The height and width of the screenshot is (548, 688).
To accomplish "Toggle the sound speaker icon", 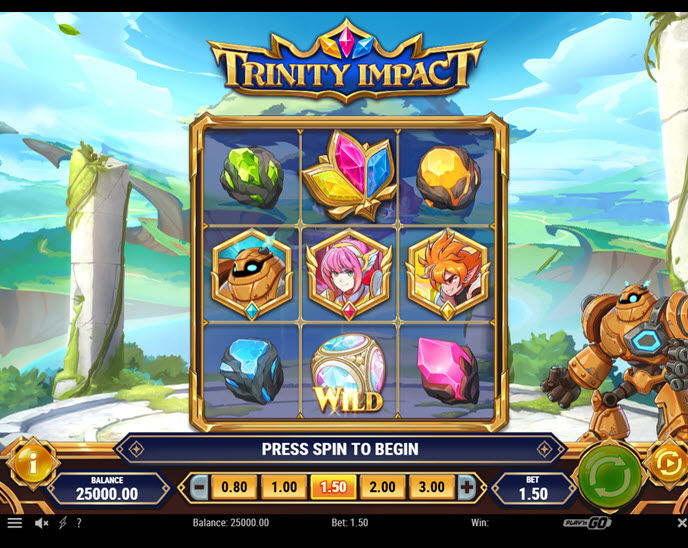I will [42, 523].
